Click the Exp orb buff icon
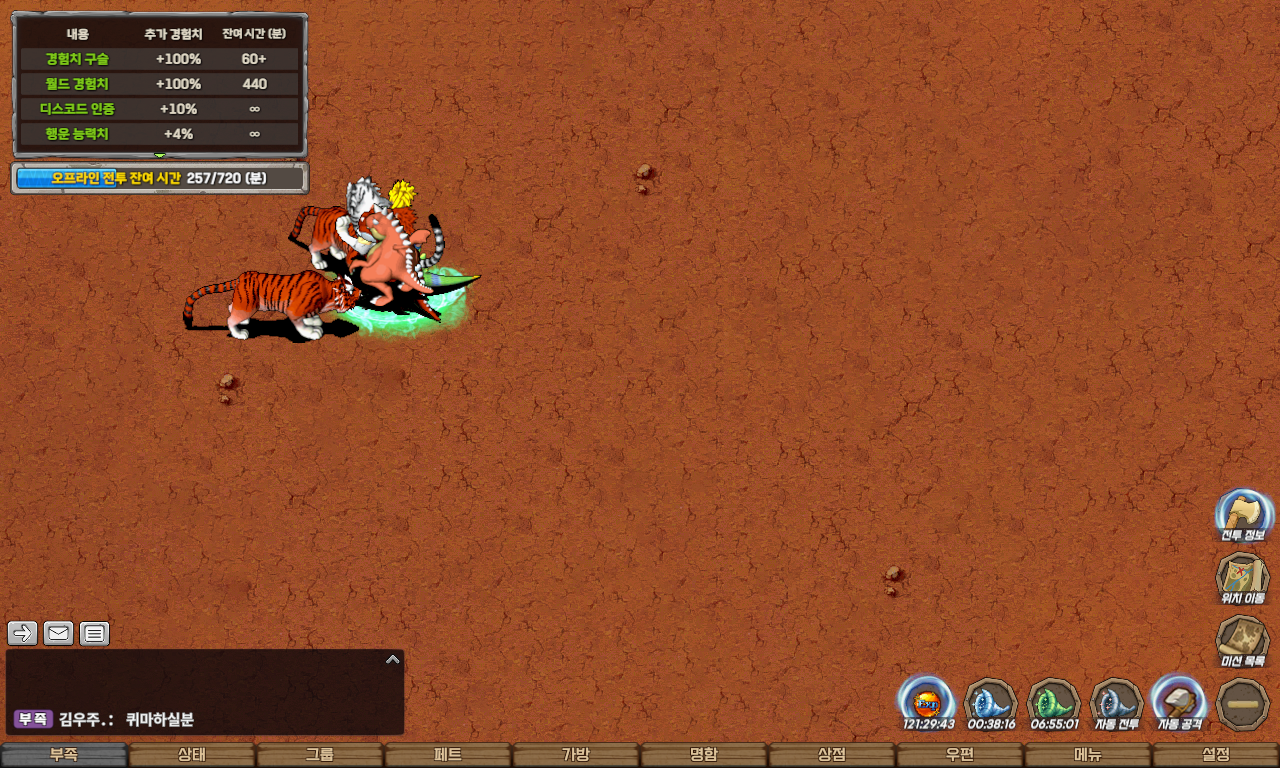 (927, 700)
